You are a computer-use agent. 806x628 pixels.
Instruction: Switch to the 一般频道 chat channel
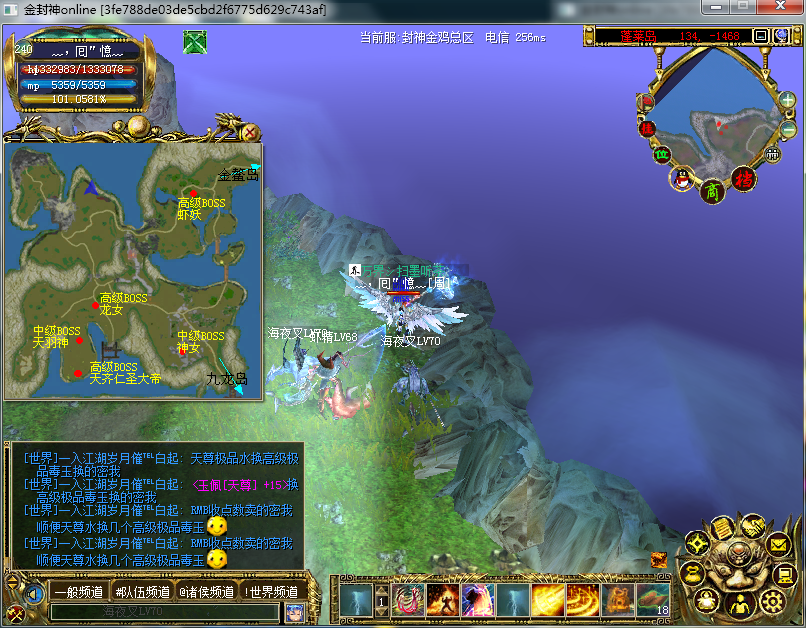pyautogui.click(x=78, y=592)
